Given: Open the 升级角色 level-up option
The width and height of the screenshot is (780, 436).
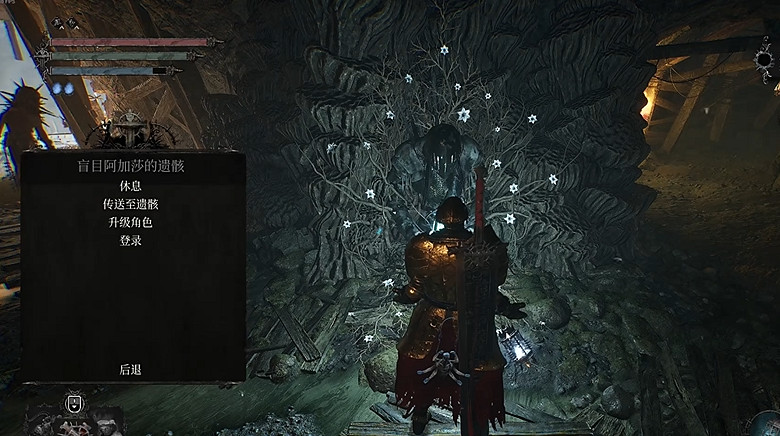Looking at the screenshot, I should tap(130, 222).
